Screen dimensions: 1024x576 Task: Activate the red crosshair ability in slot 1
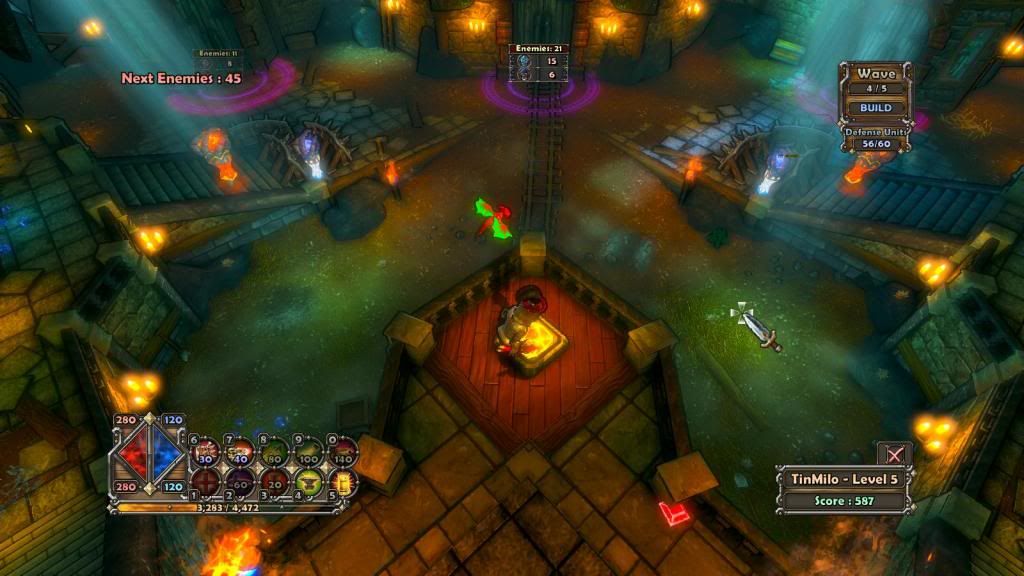pyautogui.click(x=207, y=483)
